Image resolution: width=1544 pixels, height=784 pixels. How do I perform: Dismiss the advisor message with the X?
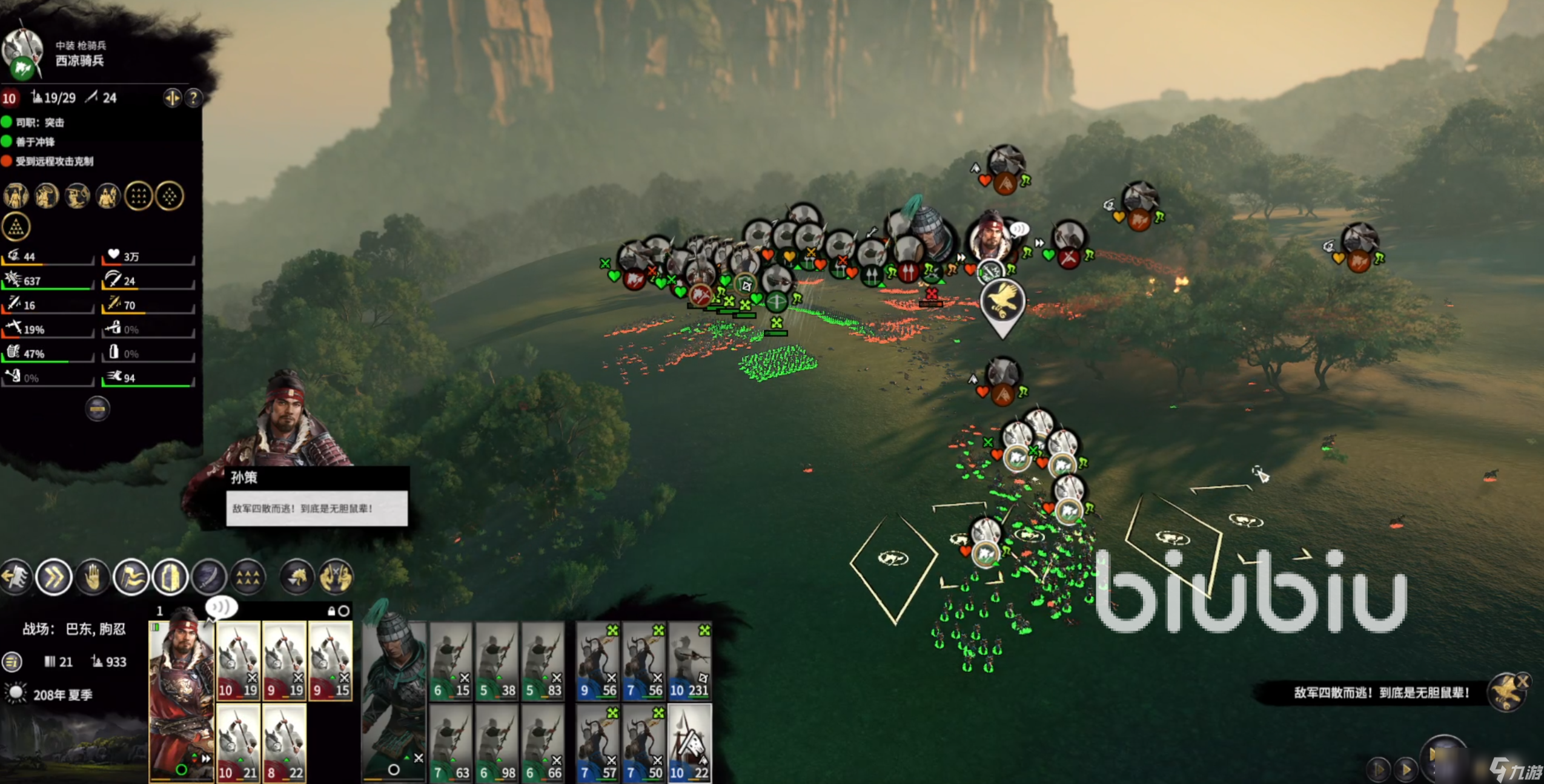[1522, 682]
